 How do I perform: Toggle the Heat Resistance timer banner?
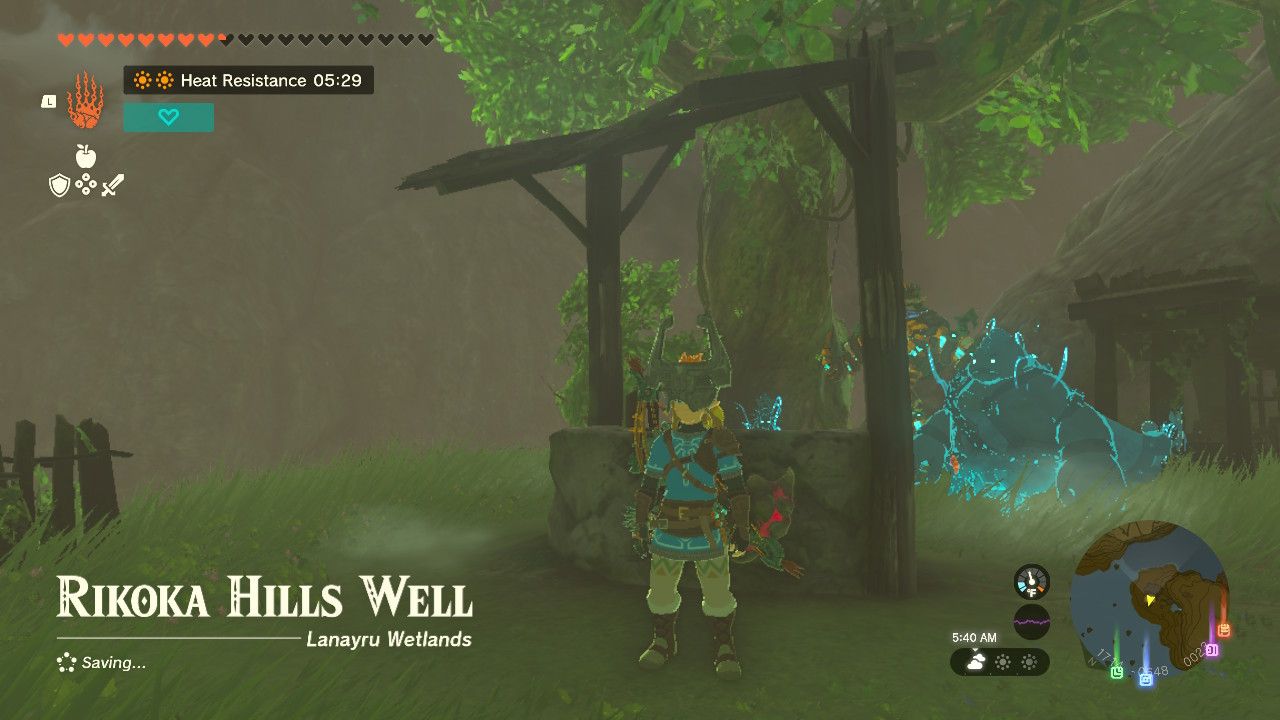coord(248,81)
